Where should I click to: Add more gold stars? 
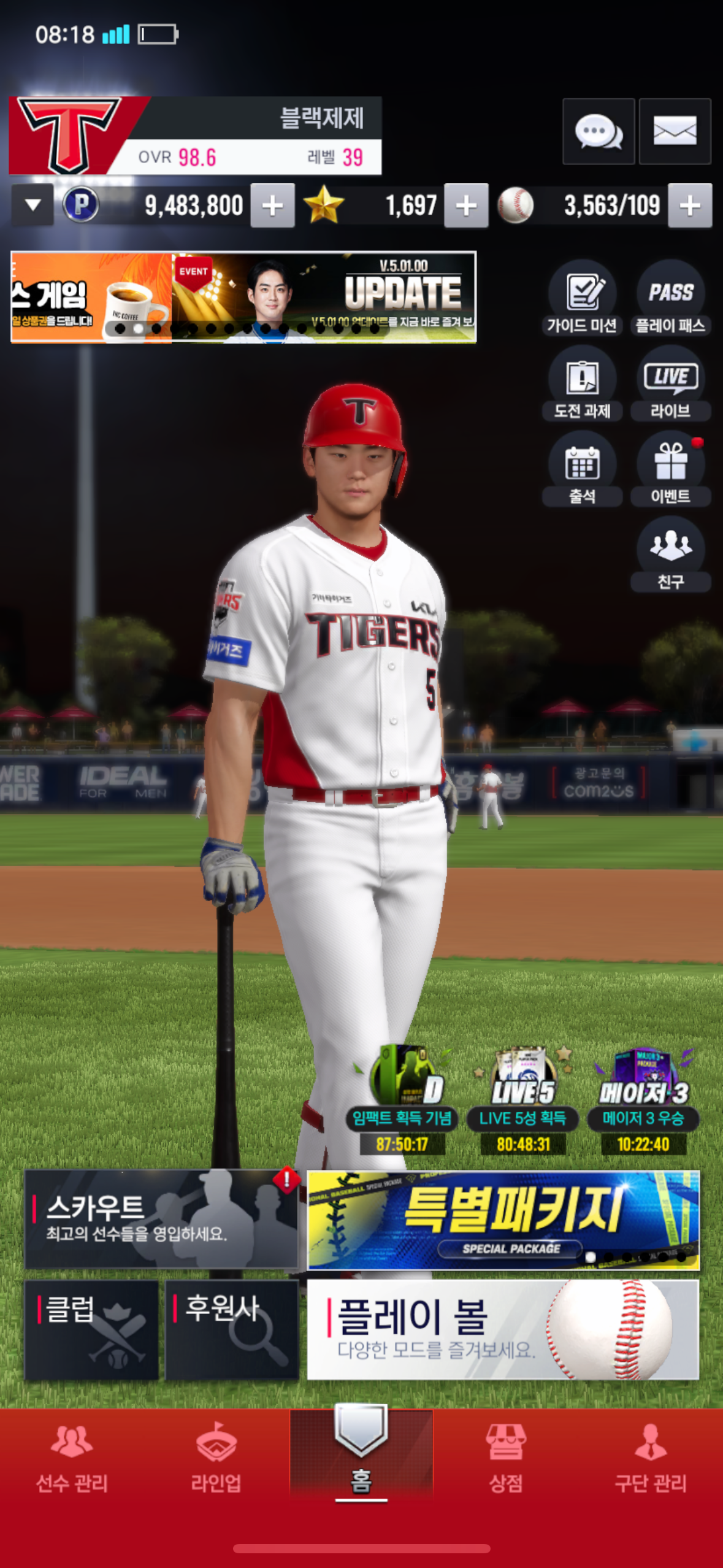[x=466, y=206]
